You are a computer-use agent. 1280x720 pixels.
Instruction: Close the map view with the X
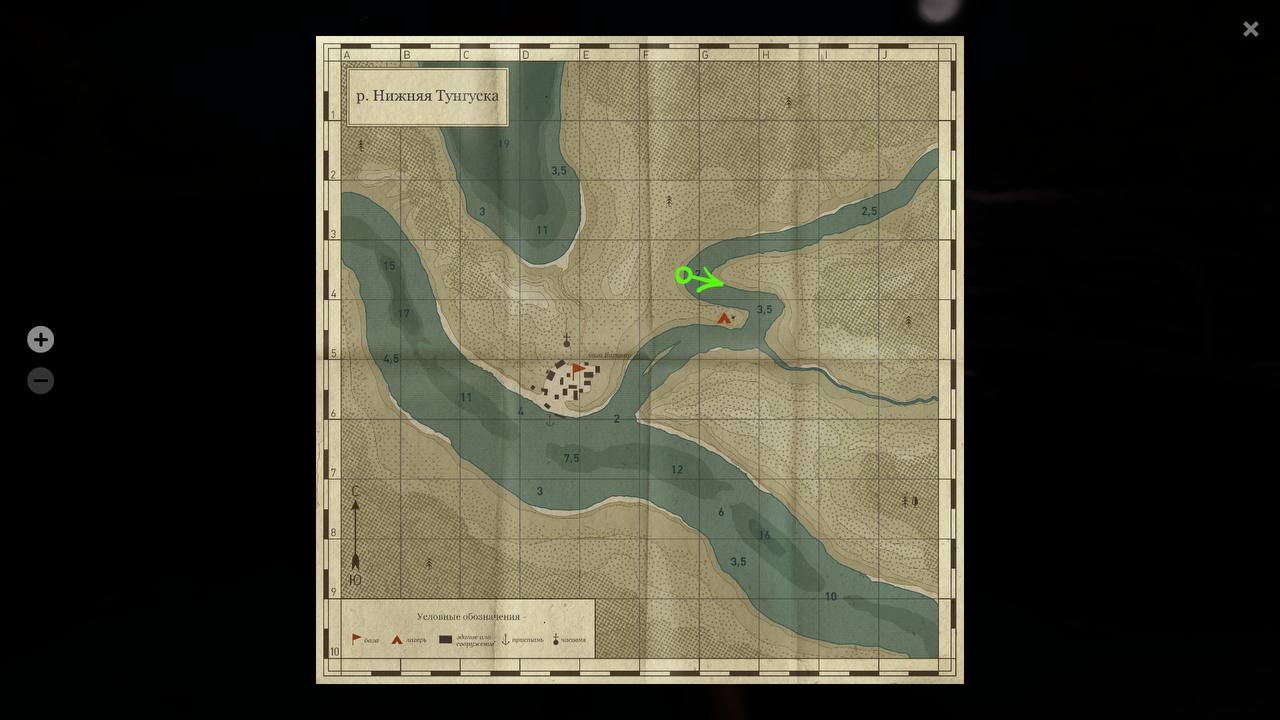[1250, 29]
